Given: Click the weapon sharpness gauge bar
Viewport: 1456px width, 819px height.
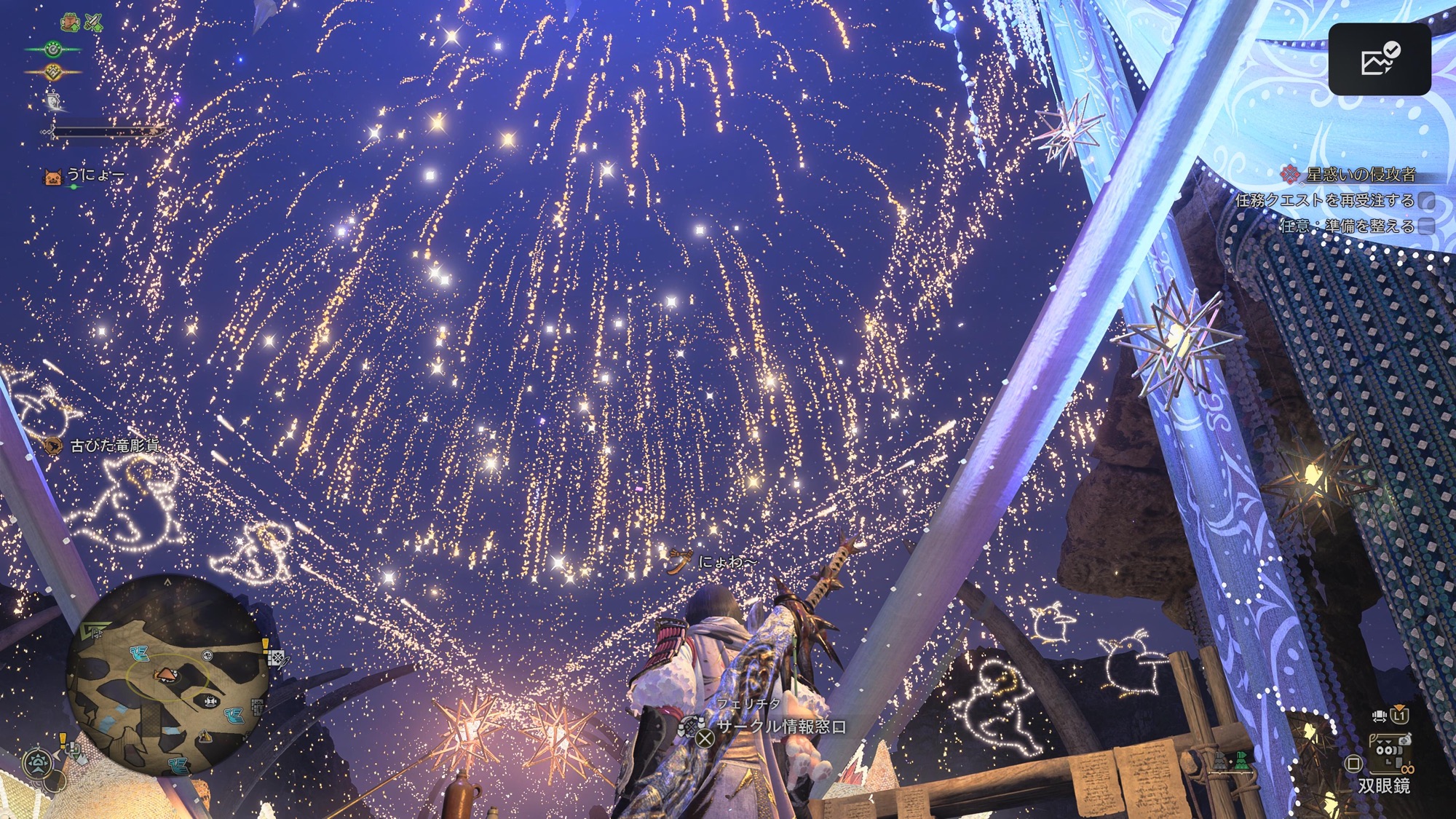Looking at the screenshot, I should pyautogui.click(x=108, y=132).
